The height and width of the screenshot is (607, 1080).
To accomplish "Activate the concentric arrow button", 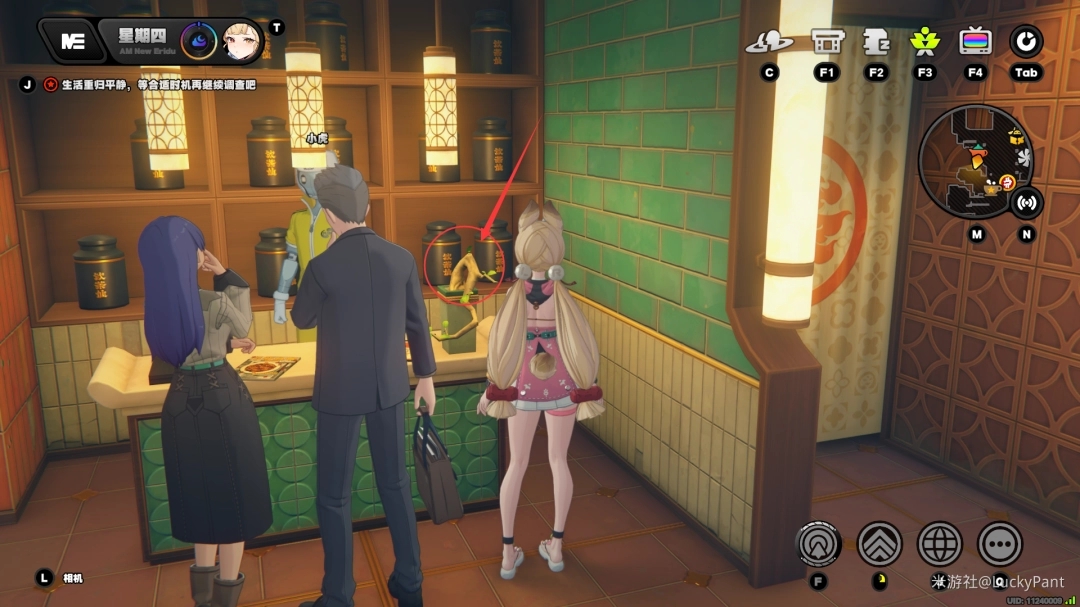I will coord(818,544).
